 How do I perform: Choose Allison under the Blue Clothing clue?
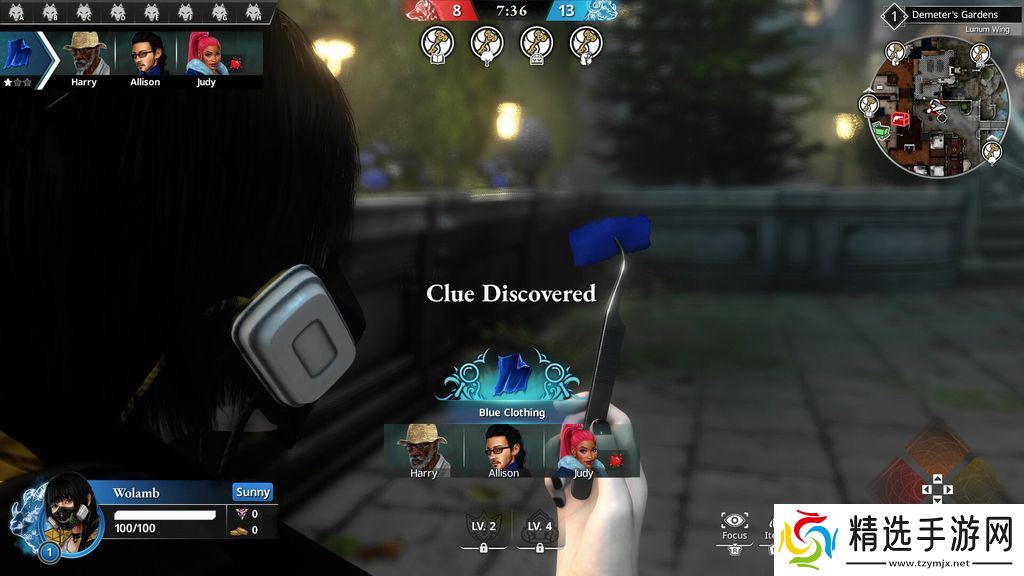(x=503, y=450)
